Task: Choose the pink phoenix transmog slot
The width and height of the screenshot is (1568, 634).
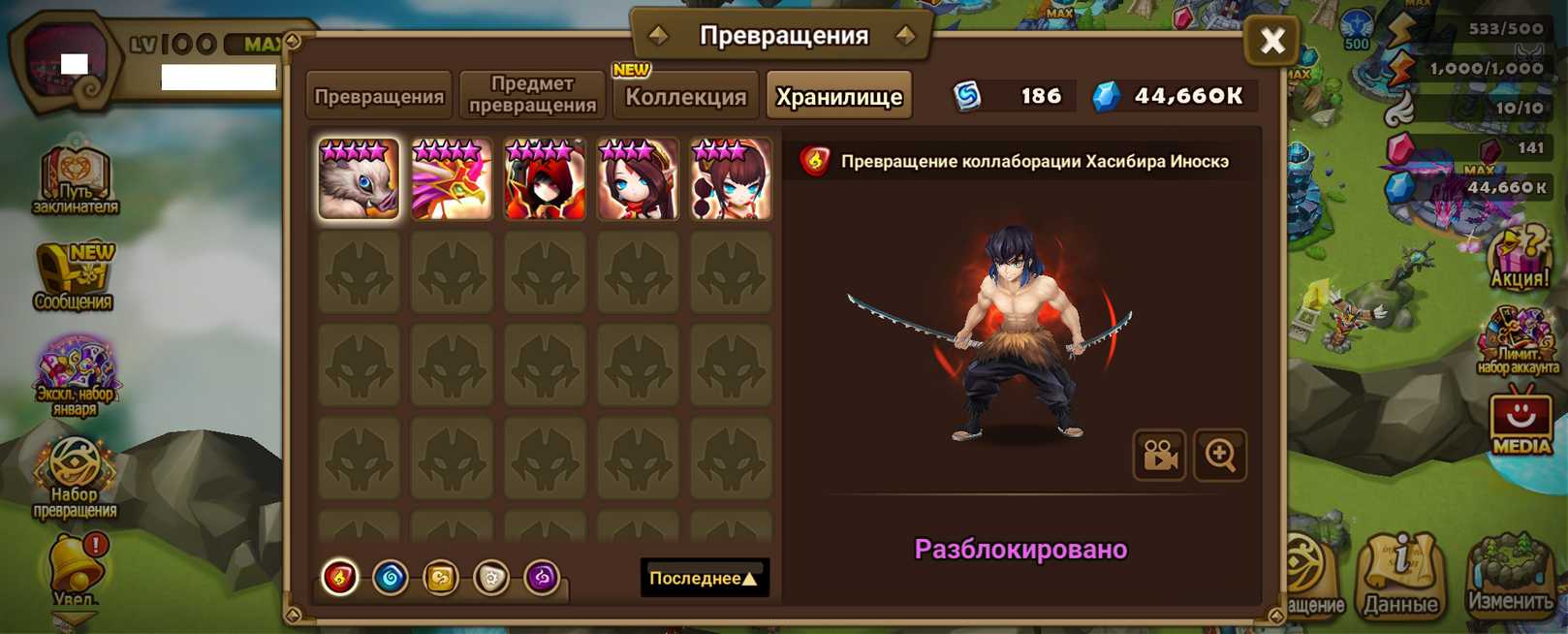Action: tap(452, 179)
